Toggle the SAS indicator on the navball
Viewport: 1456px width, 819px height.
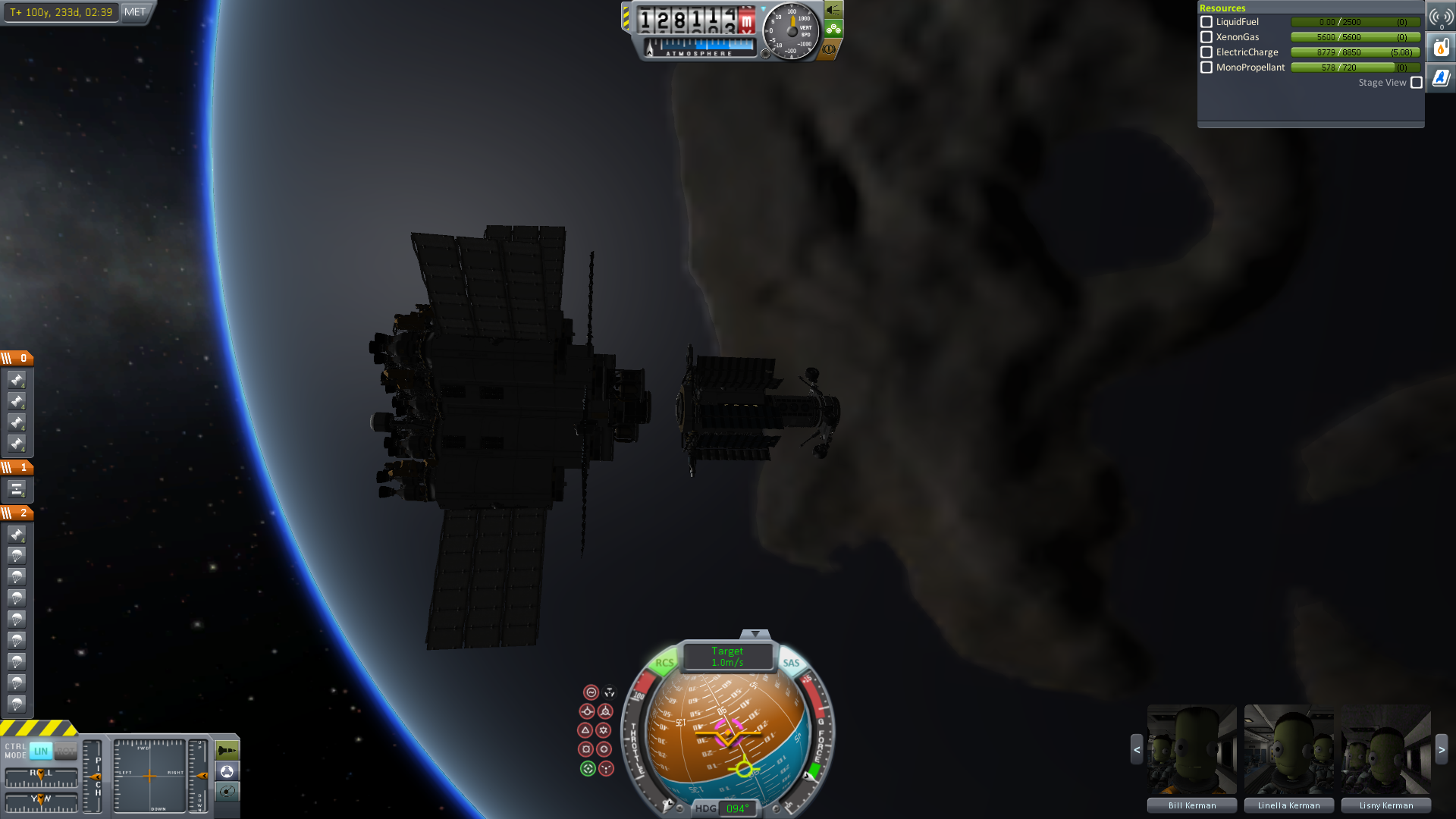click(x=791, y=663)
